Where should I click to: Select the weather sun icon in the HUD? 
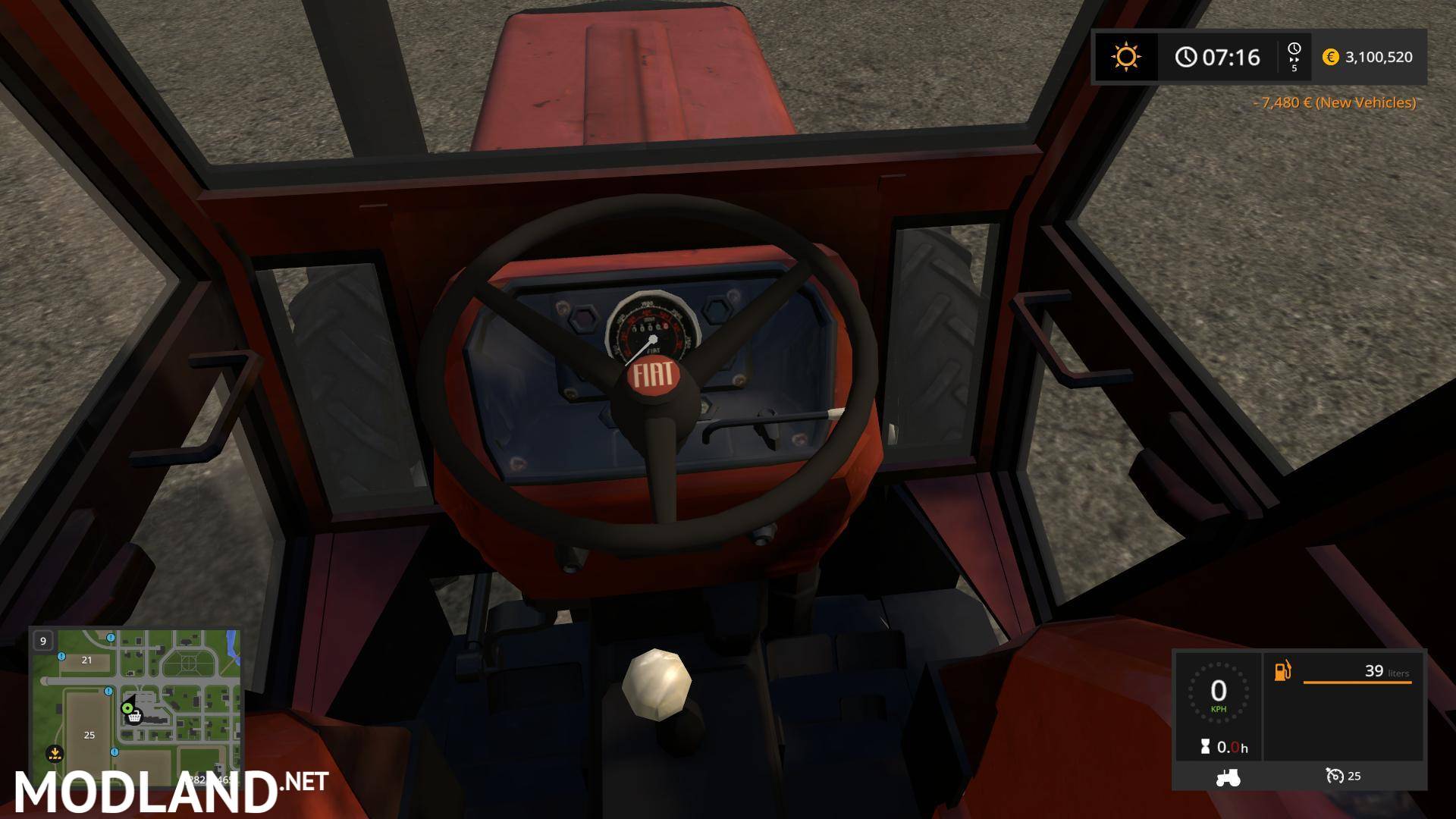[x=1125, y=57]
